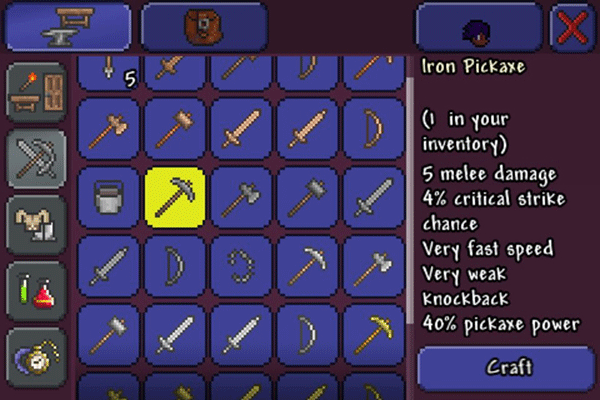
Task: Craft the selected Iron Pickaxe
Action: [x=508, y=367]
